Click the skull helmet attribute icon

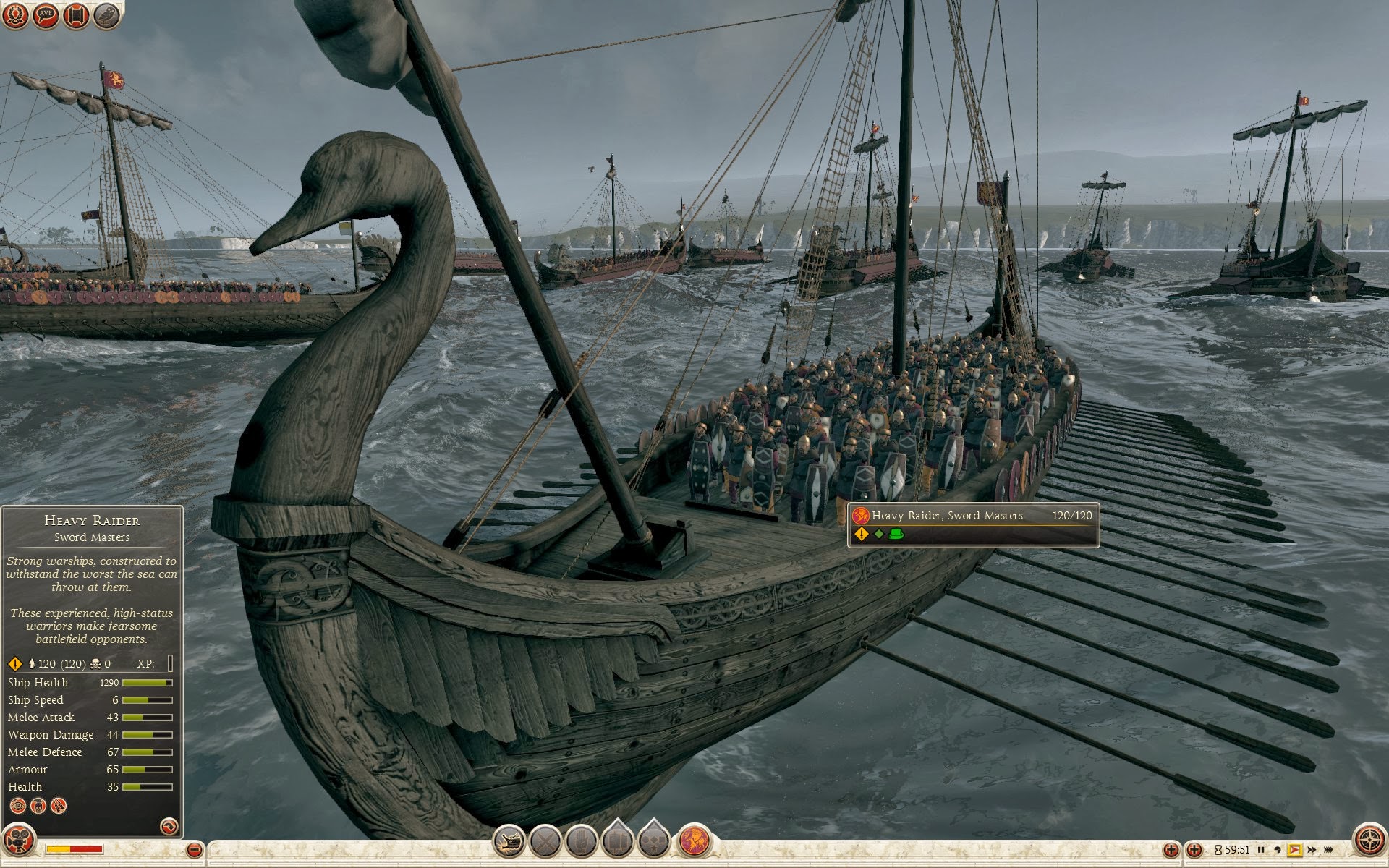tap(38, 806)
